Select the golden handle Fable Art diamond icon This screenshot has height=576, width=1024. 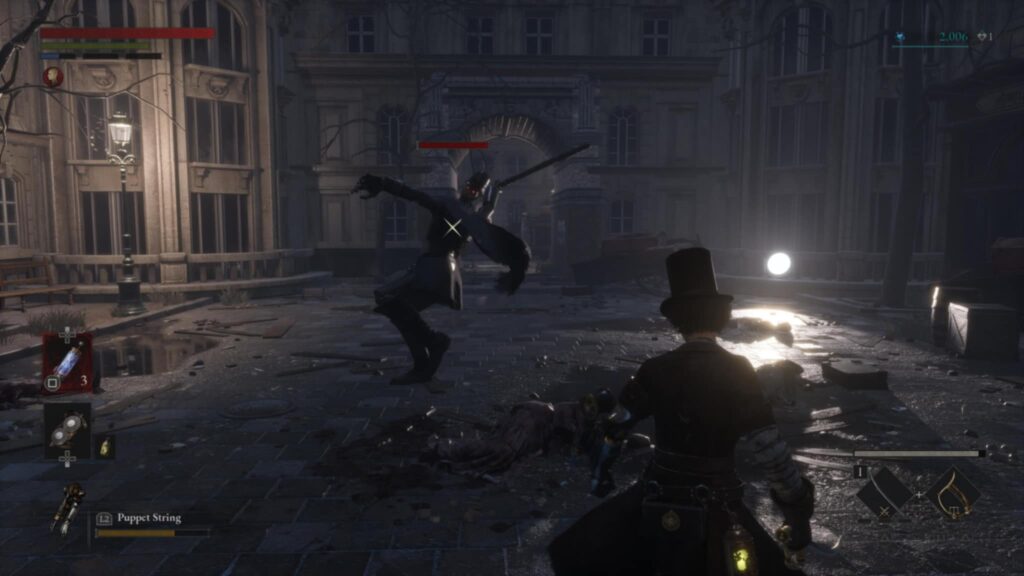click(952, 492)
